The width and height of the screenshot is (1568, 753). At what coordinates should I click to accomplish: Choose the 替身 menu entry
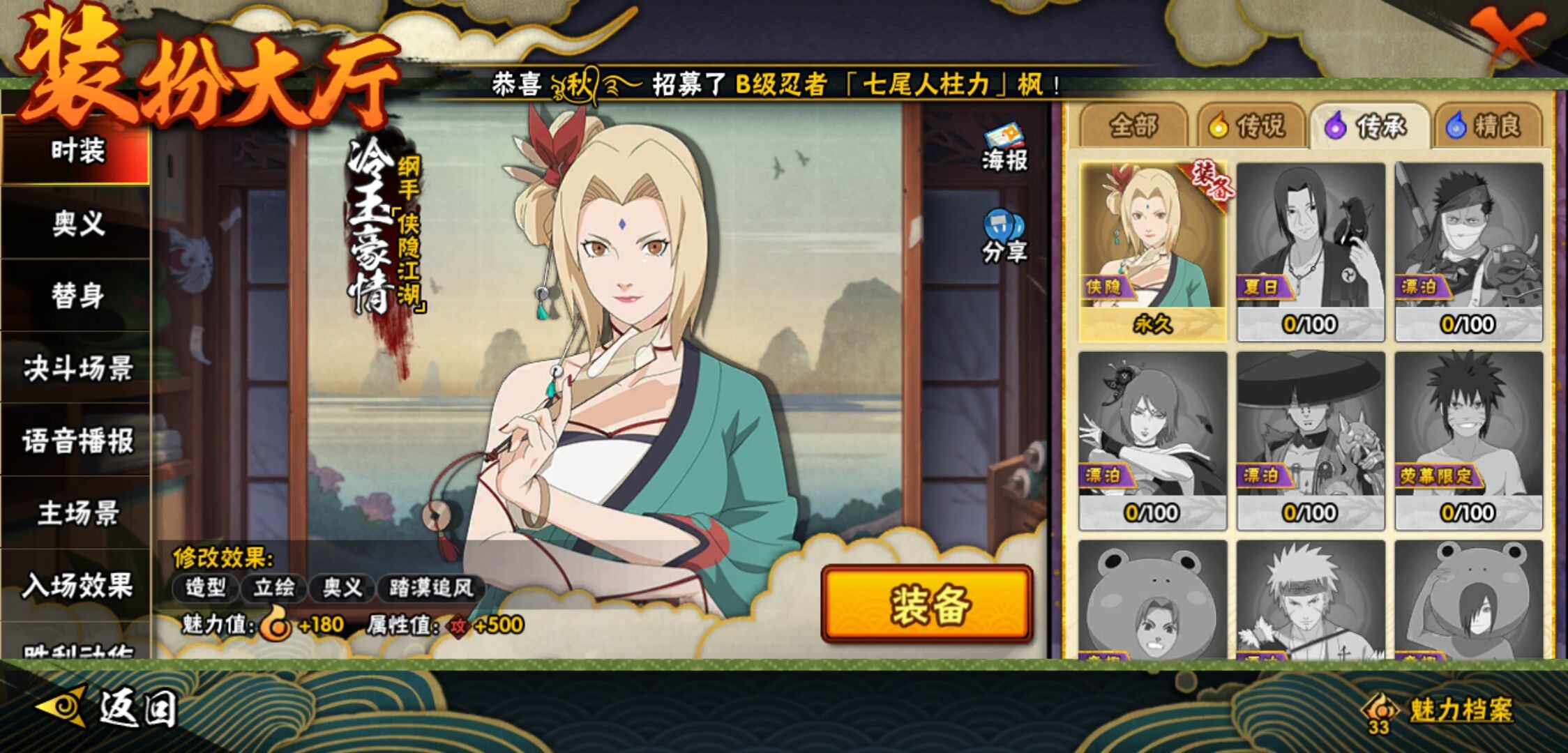(77, 296)
